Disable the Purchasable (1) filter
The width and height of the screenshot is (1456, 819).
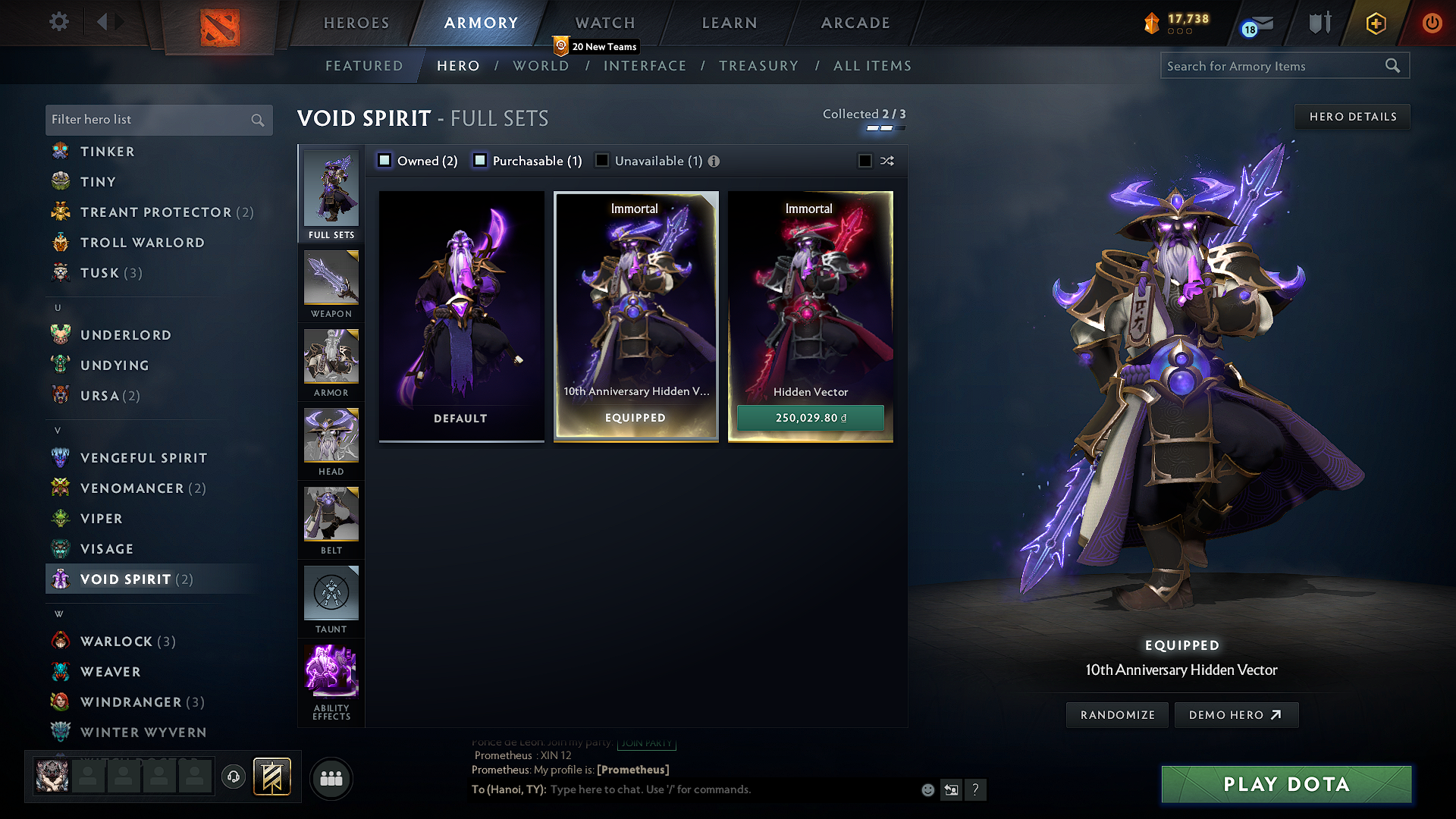click(479, 160)
